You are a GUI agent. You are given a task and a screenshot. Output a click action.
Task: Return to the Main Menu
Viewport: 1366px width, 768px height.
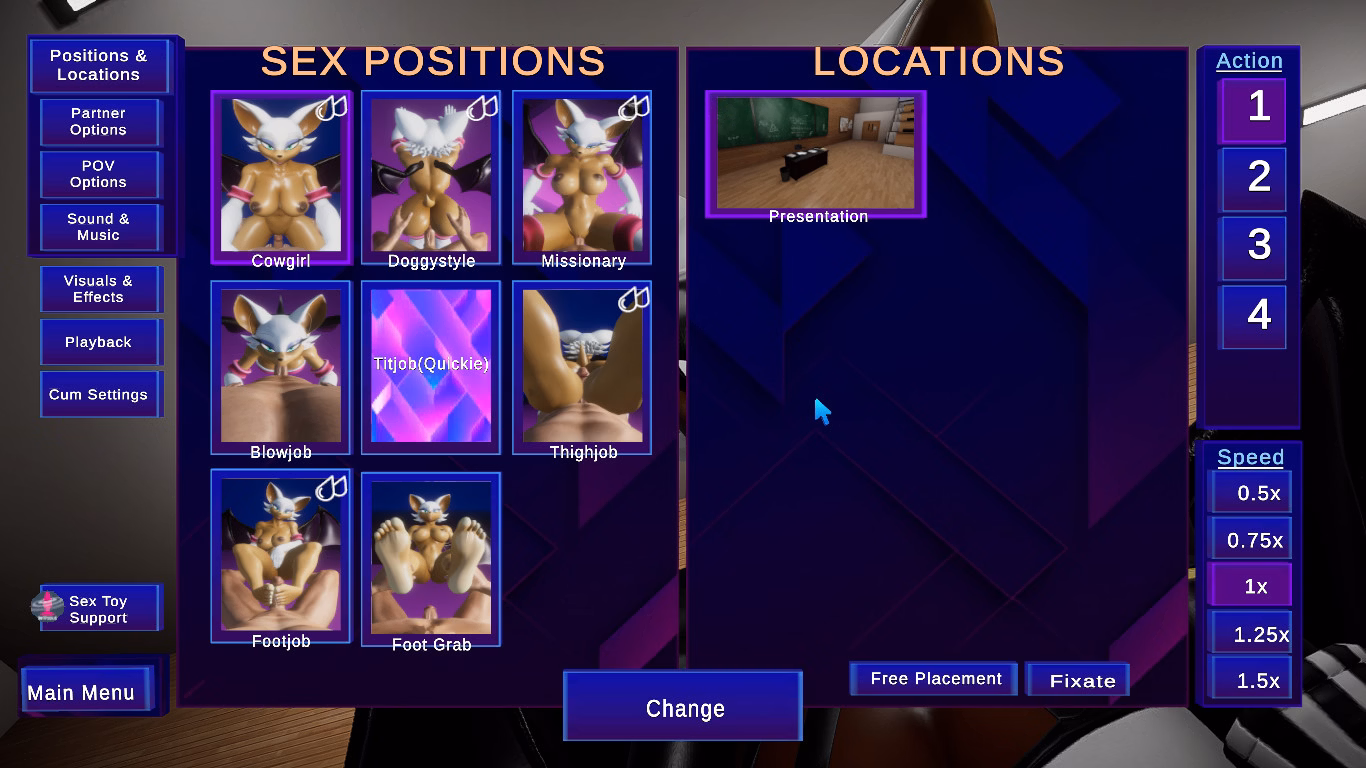tap(82, 693)
